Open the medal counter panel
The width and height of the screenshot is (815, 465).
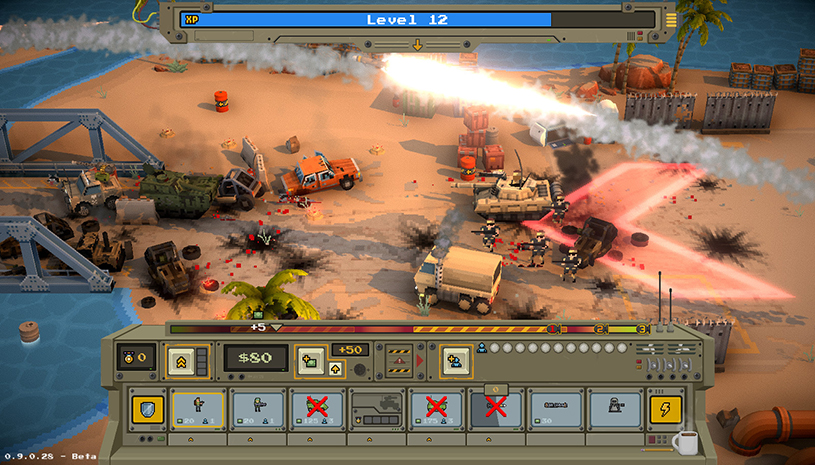pos(137,358)
